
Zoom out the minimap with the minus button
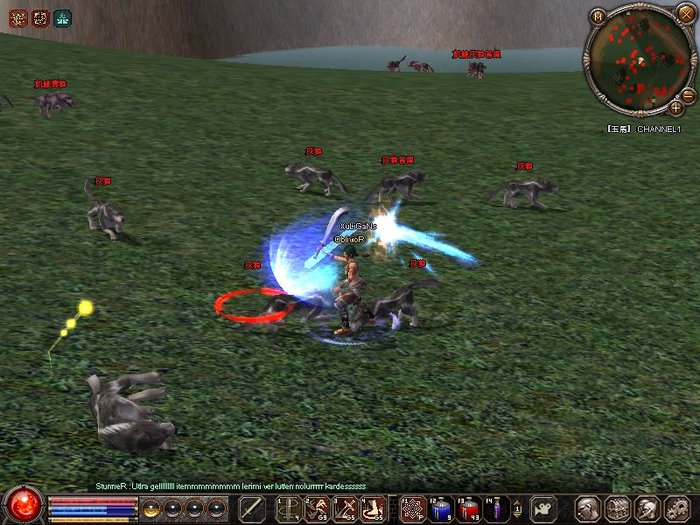[x=687, y=95]
